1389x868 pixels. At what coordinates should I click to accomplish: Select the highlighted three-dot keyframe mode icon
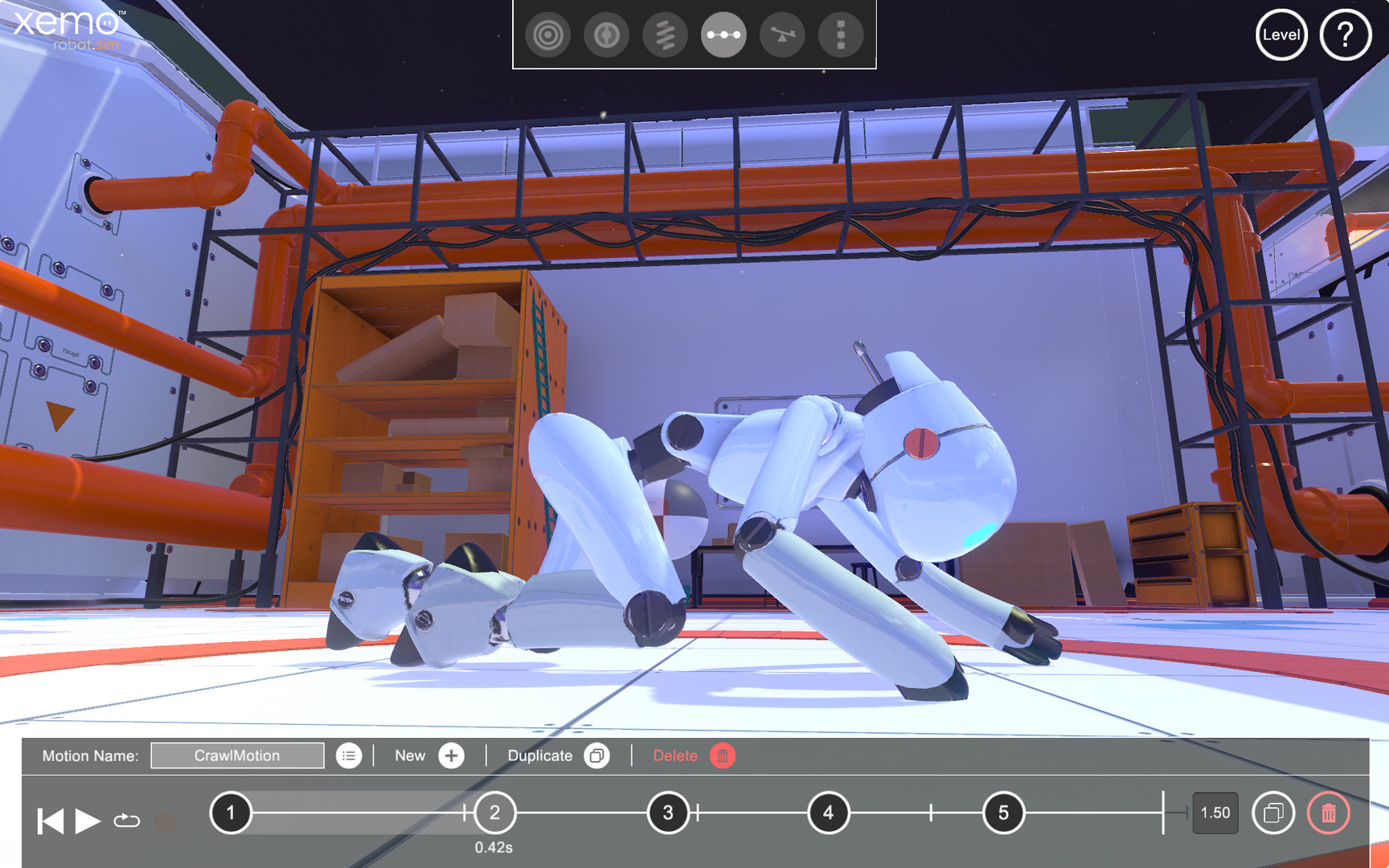click(723, 35)
